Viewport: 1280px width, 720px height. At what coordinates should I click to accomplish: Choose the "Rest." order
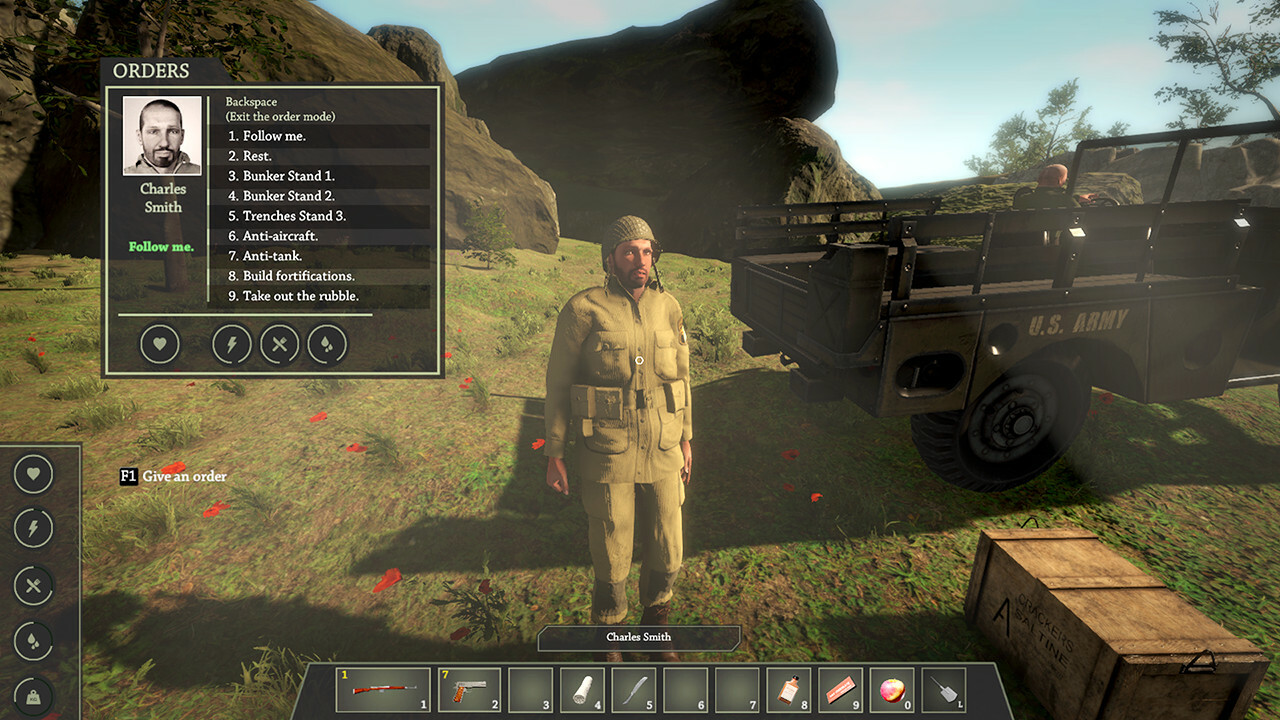(x=258, y=156)
